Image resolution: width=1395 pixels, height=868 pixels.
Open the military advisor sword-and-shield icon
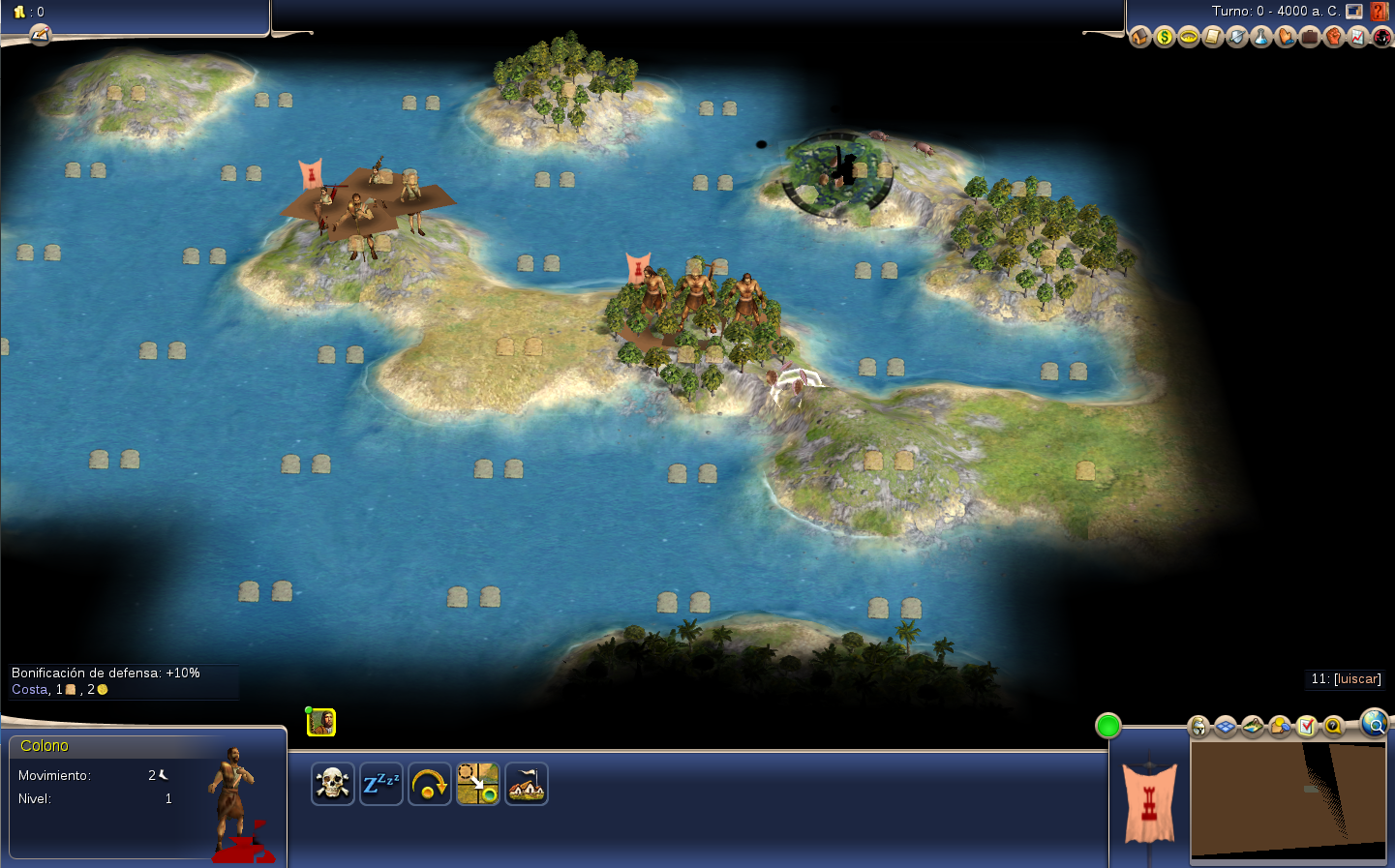pyautogui.click(x=1236, y=37)
